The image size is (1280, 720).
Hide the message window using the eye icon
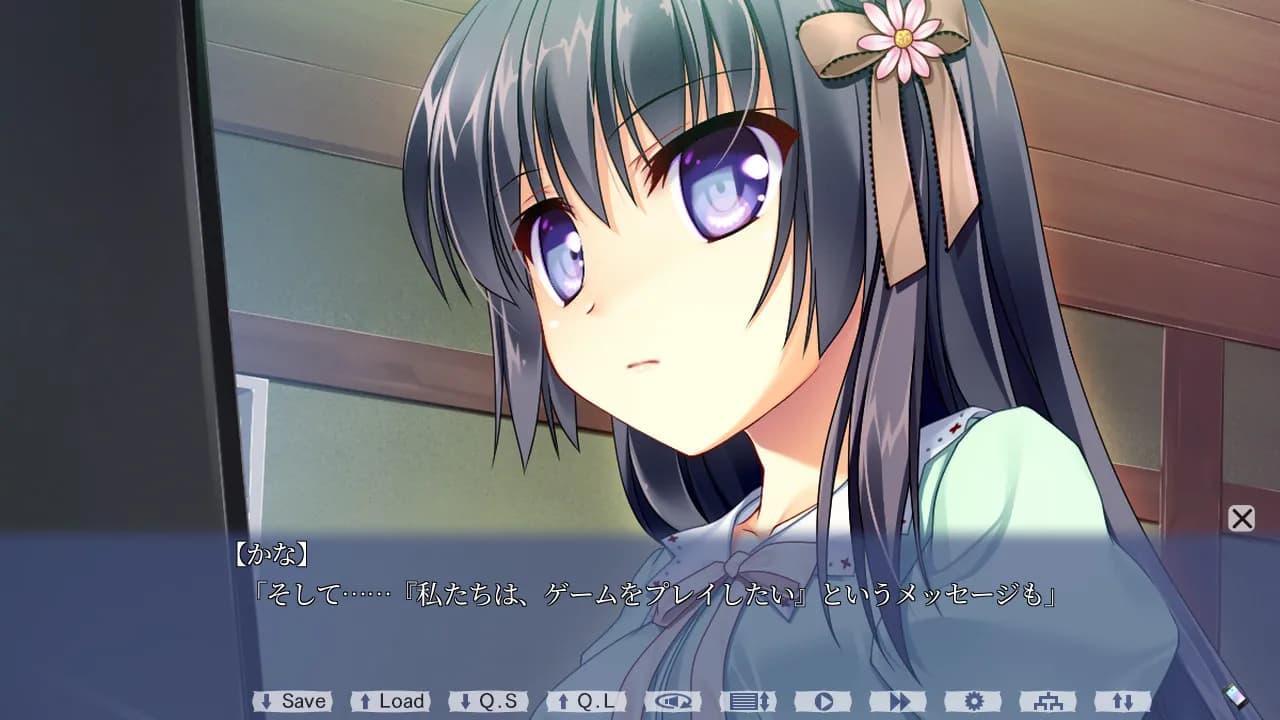pyautogui.click(x=672, y=701)
